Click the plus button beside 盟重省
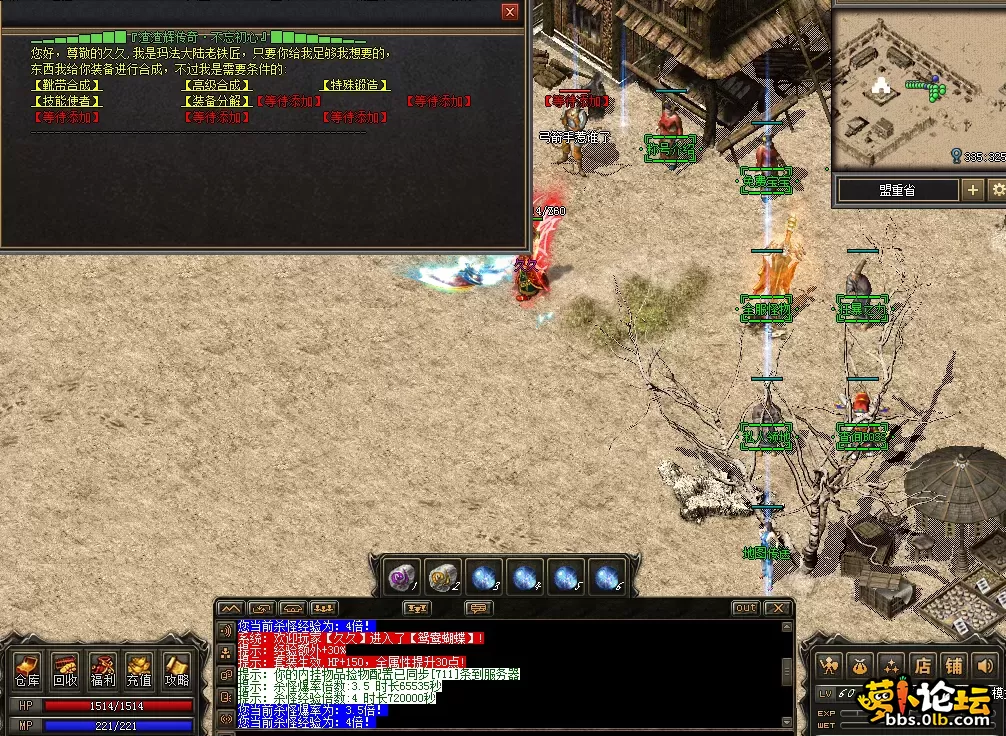The width and height of the screenshot is (1006, 736). [972, 189]
